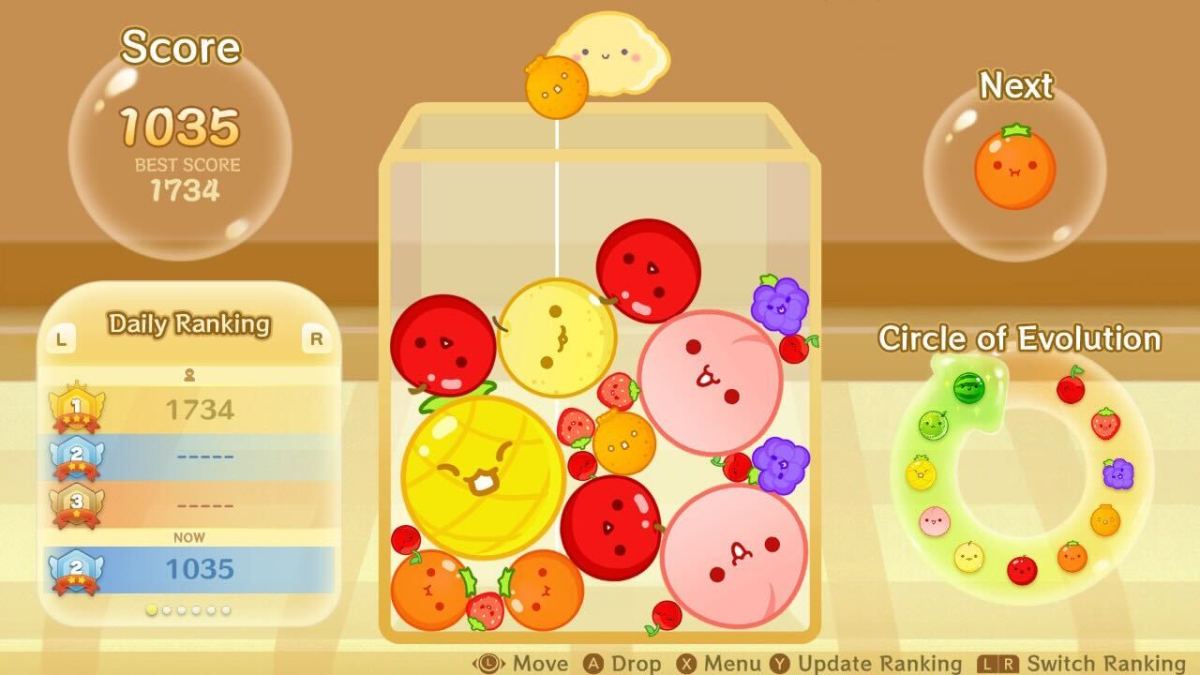Select the pineapple in Circle of Evolution
Screen dimensions: 1200x675
(920, 472)
